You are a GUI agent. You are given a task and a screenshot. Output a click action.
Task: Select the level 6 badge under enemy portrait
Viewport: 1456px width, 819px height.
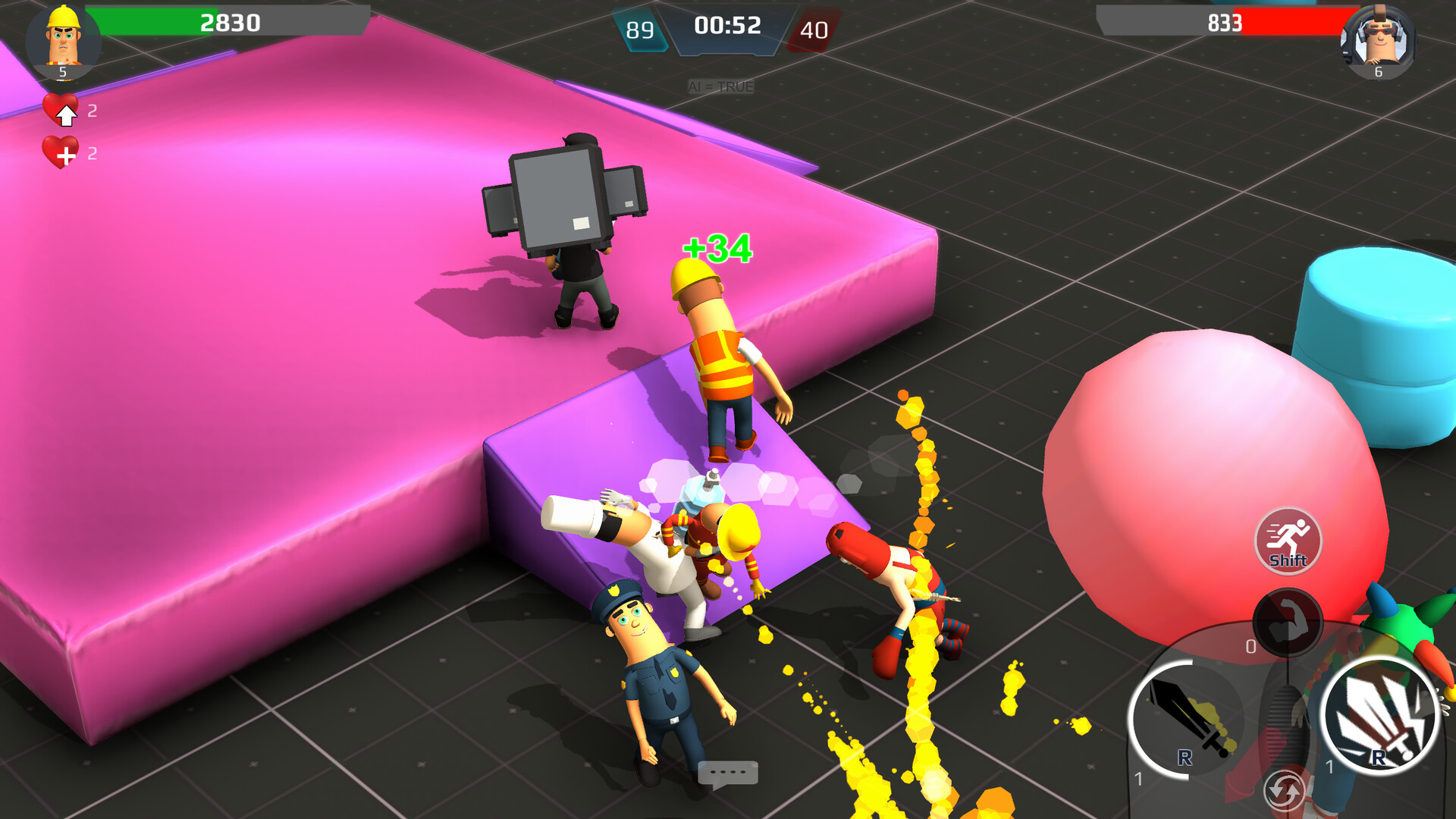coord(1379,73)
